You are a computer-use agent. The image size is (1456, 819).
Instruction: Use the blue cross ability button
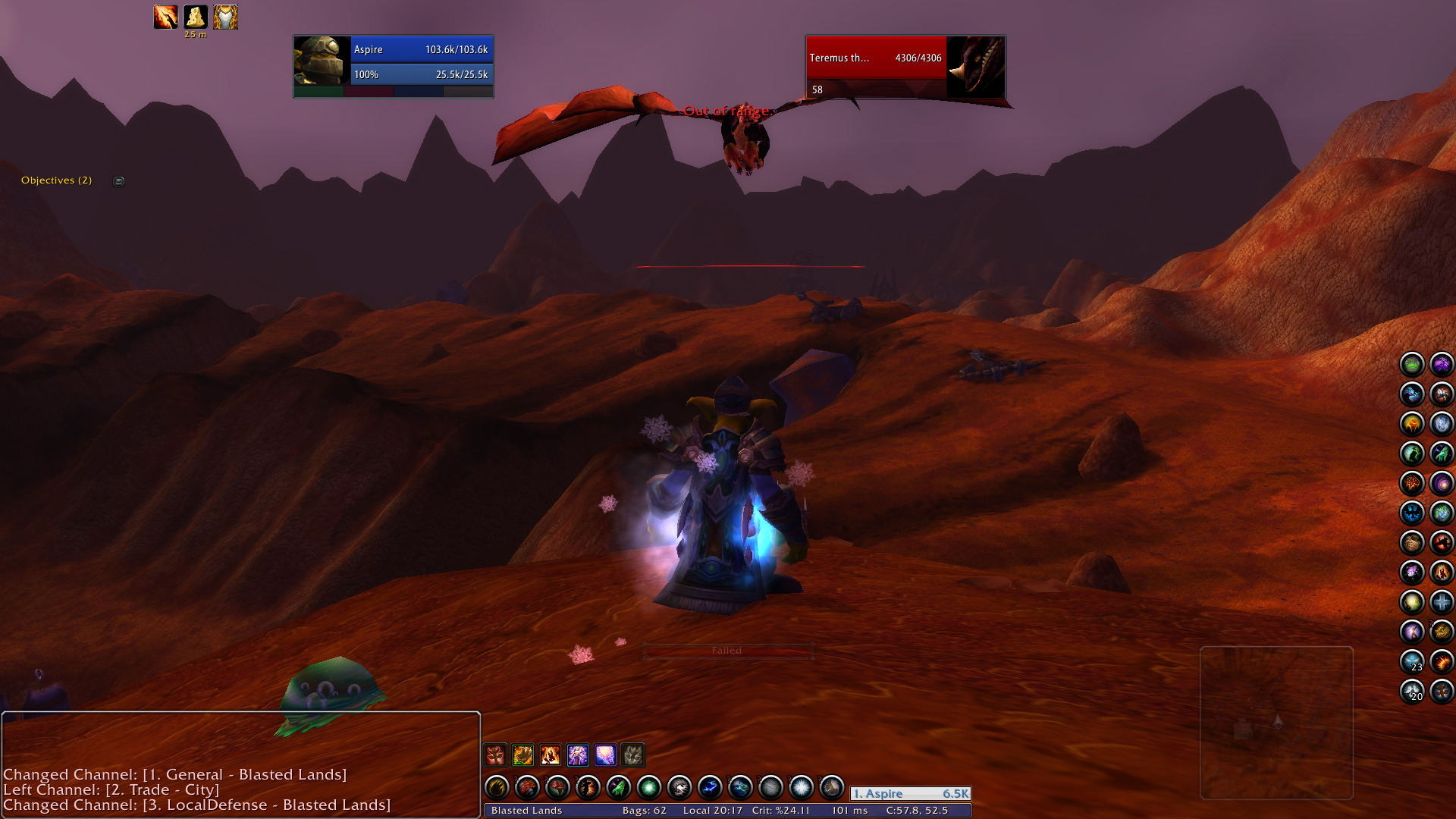(1441, 602)
